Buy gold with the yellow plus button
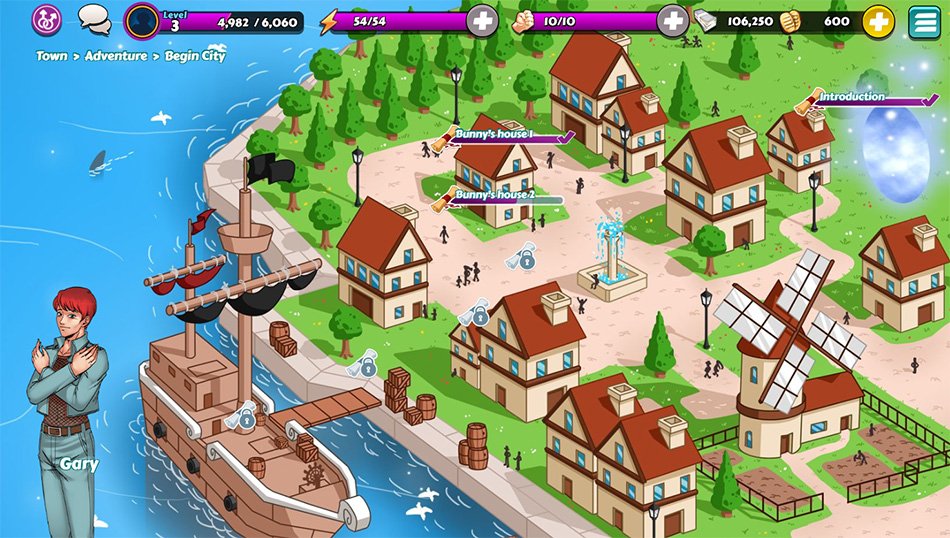 [x=878, y=20]
